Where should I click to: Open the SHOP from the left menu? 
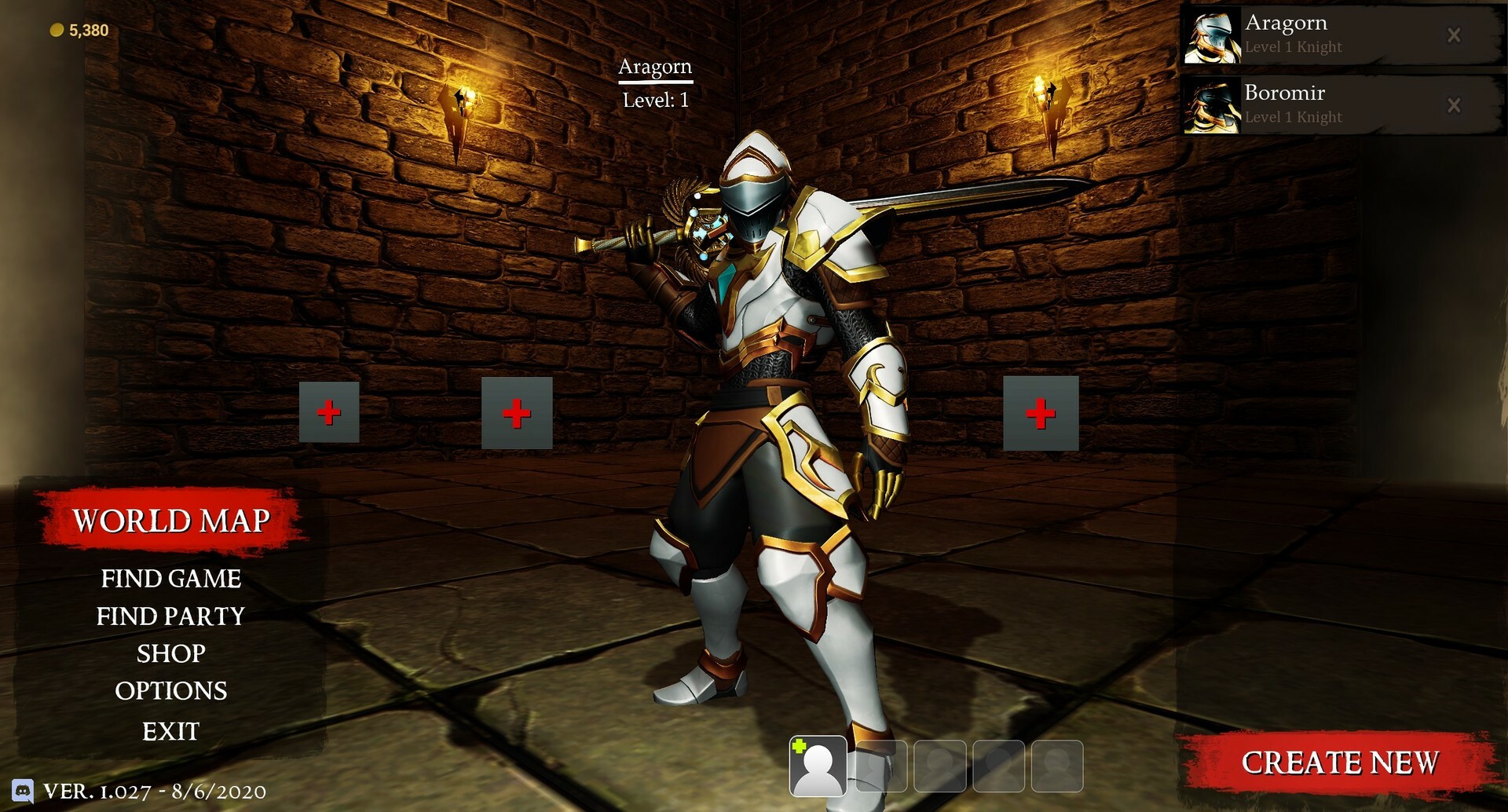[170, 654]
